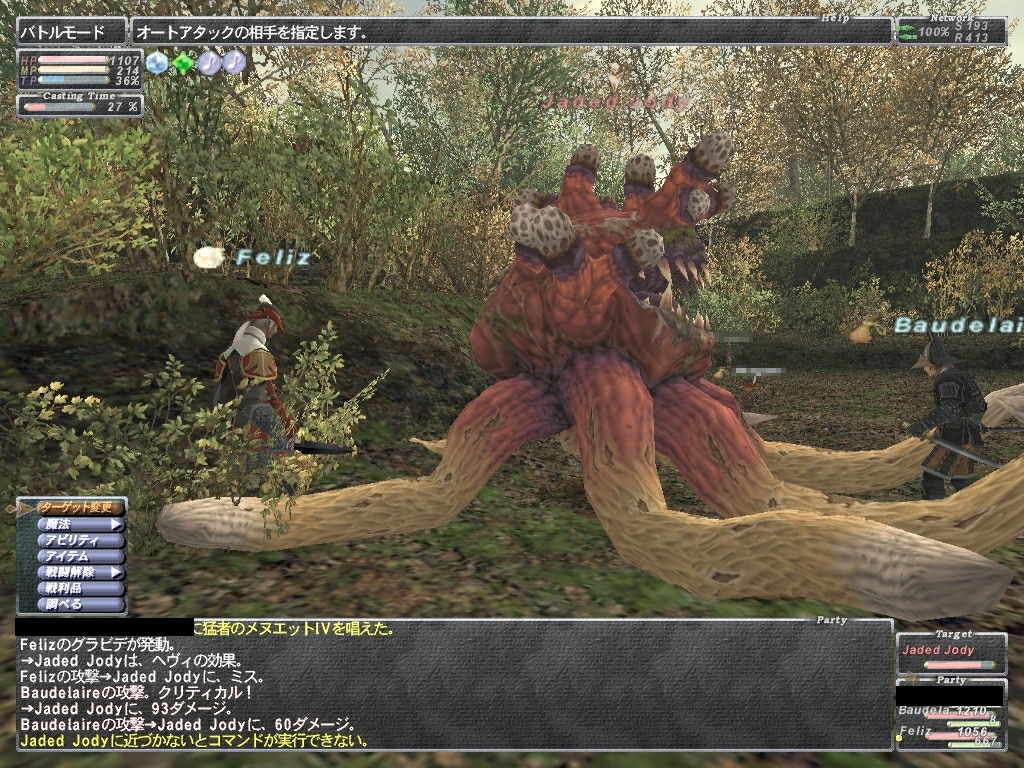Click the ice crystal status effect icon

pyautogui.click(x=158, y=63)
